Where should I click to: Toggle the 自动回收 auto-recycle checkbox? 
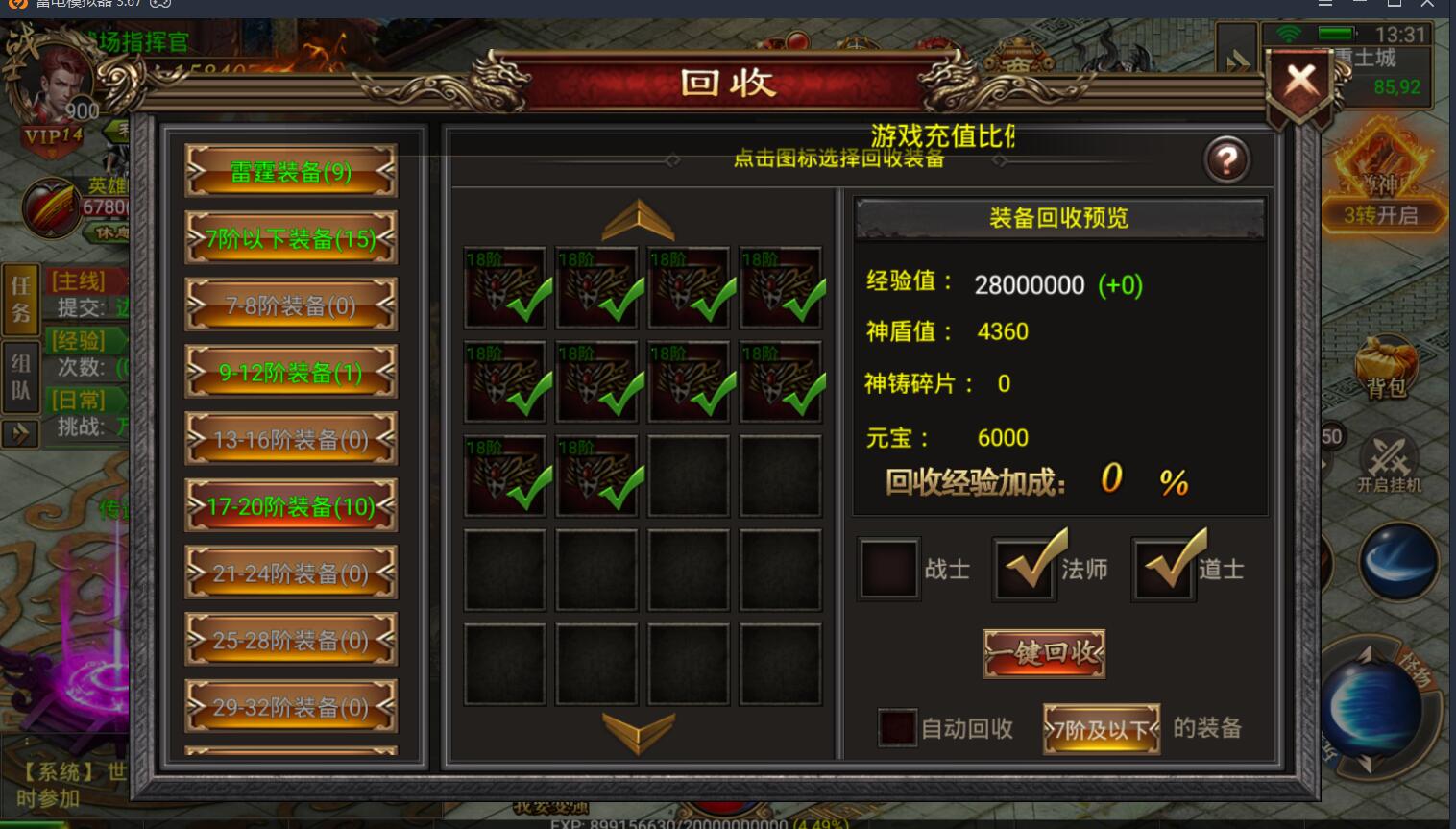click(x=896, y=728)
